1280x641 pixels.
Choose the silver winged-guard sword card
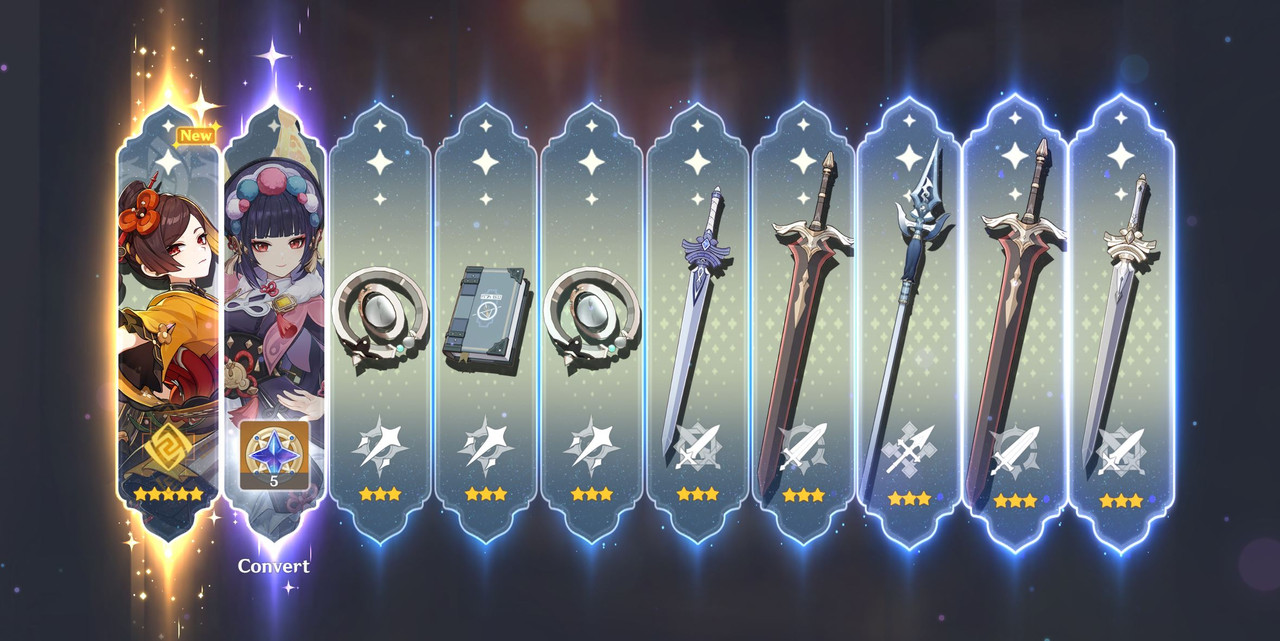click(1121, 320)
